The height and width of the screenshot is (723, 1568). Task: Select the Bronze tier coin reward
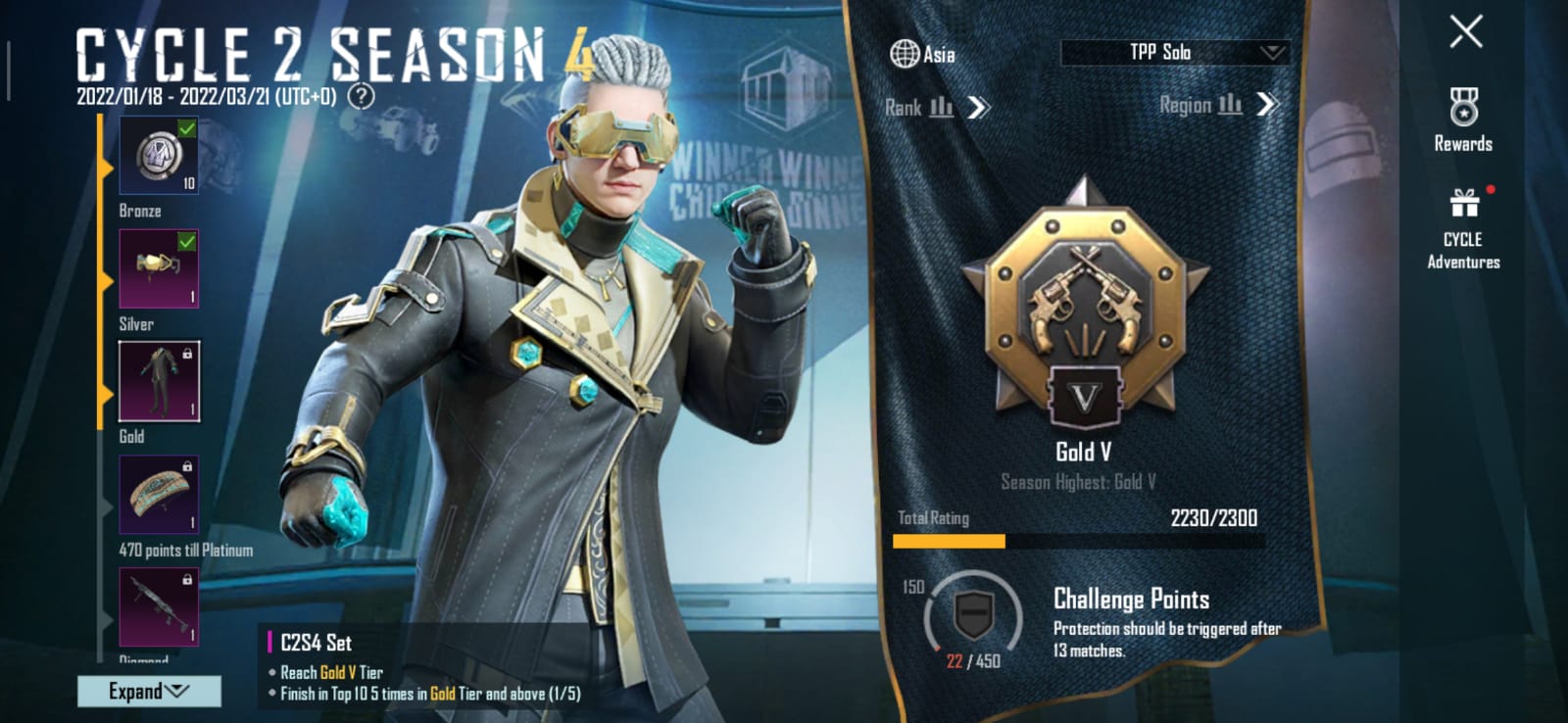(159, 155)
